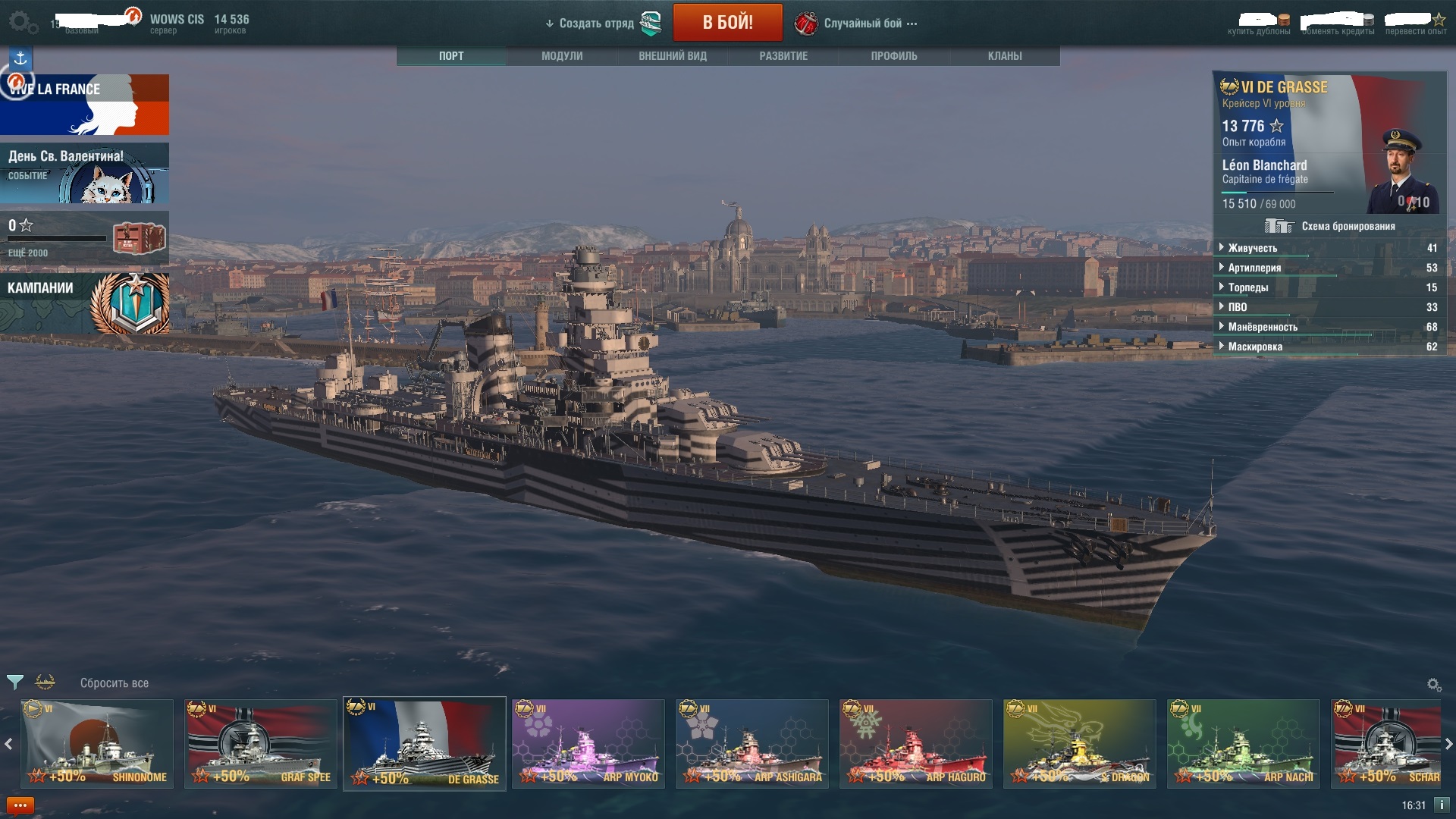This screenshot has width=1456, height=819.
Task: Create a division via Создать отряд
Action: click(x=596, y=24)
